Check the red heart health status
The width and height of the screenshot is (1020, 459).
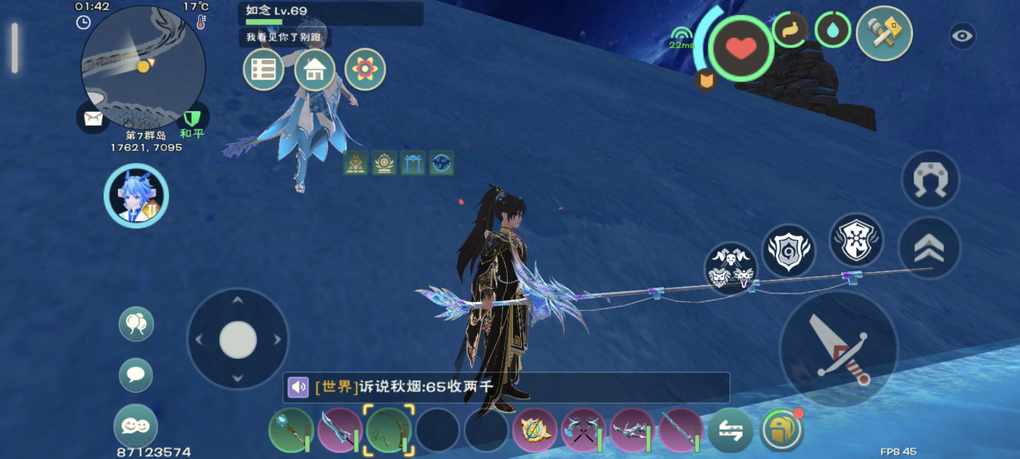[741, 47]
